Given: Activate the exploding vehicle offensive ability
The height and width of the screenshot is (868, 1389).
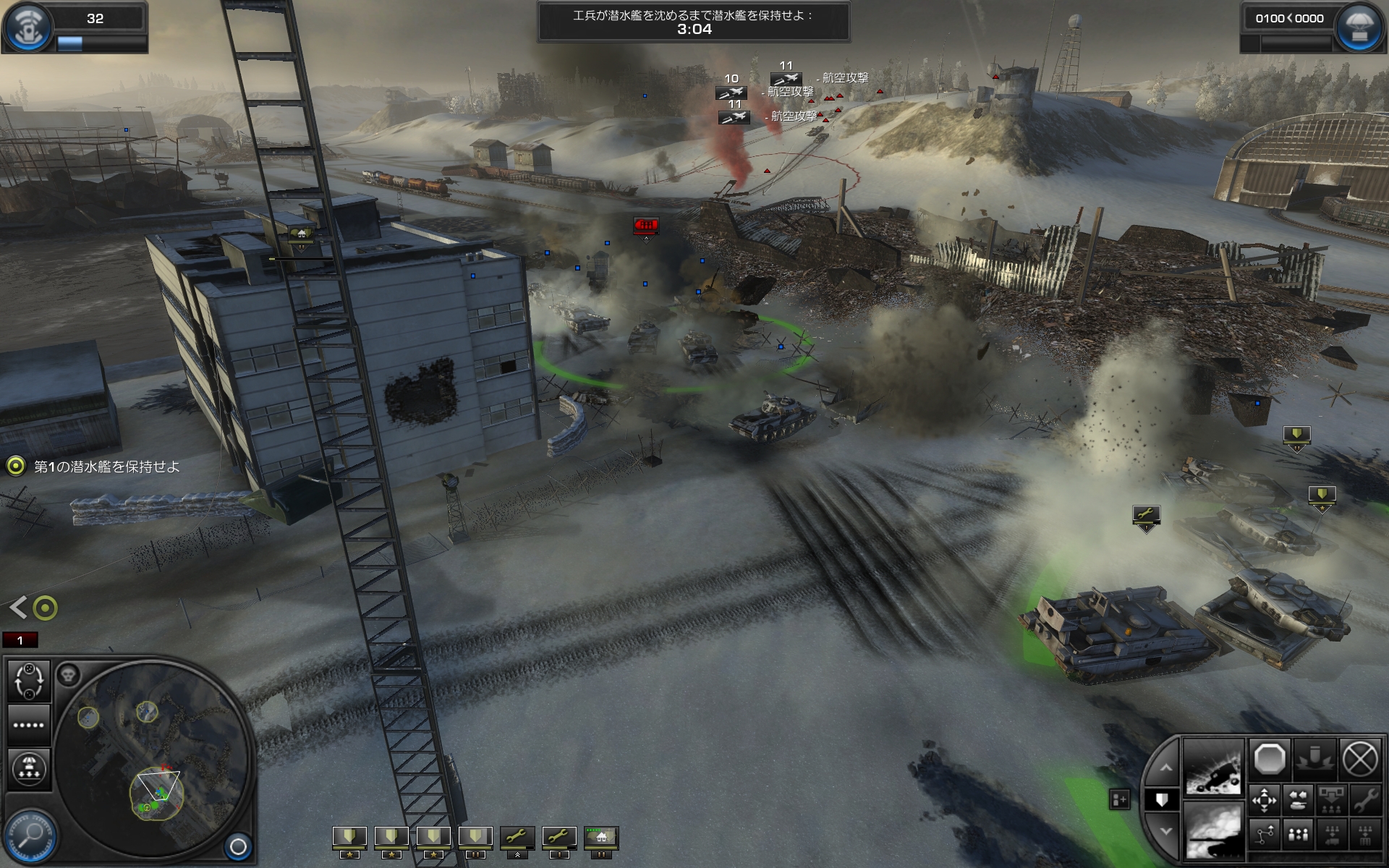Looking at the screenshot, I should pyautogui.click(x=1213, y=767).
